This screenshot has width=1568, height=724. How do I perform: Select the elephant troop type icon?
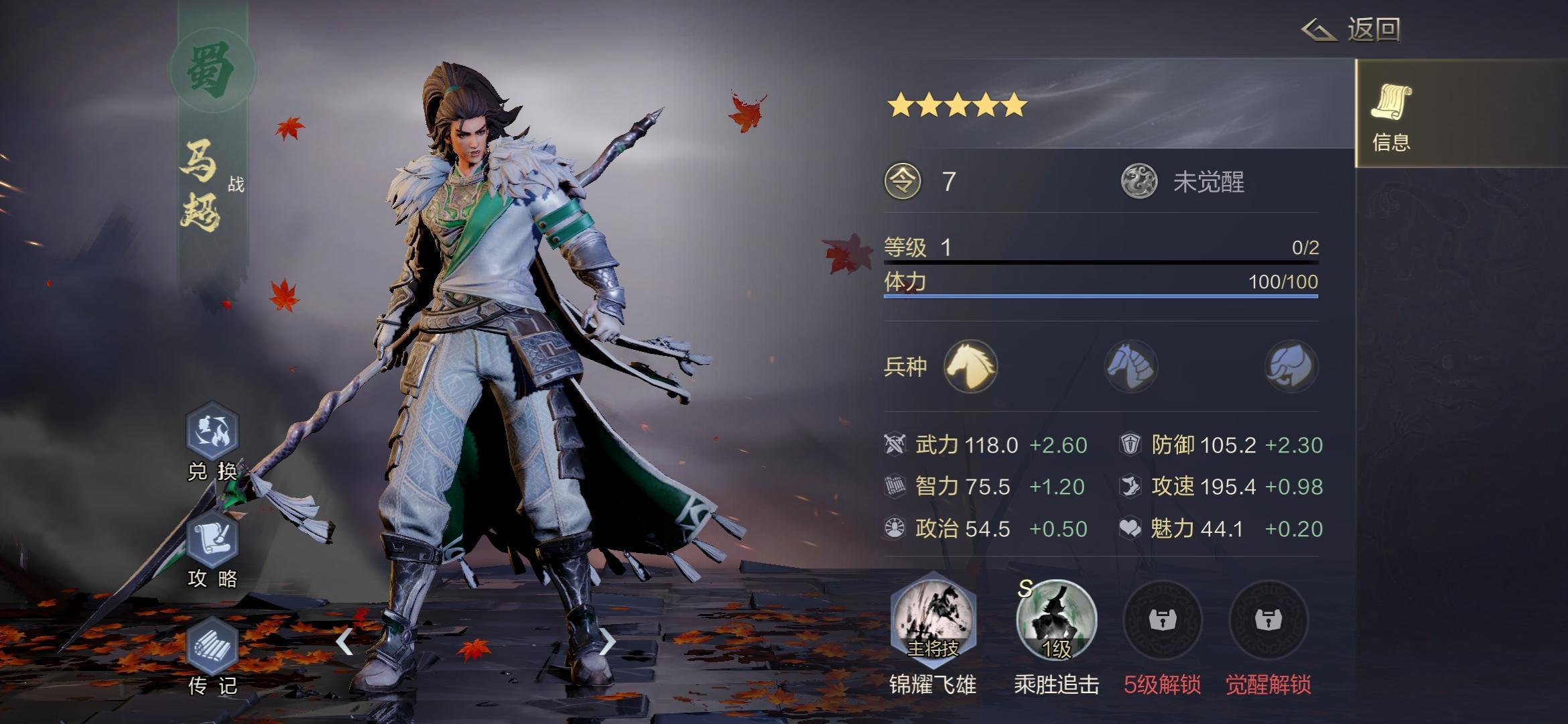coord(1291,366)
